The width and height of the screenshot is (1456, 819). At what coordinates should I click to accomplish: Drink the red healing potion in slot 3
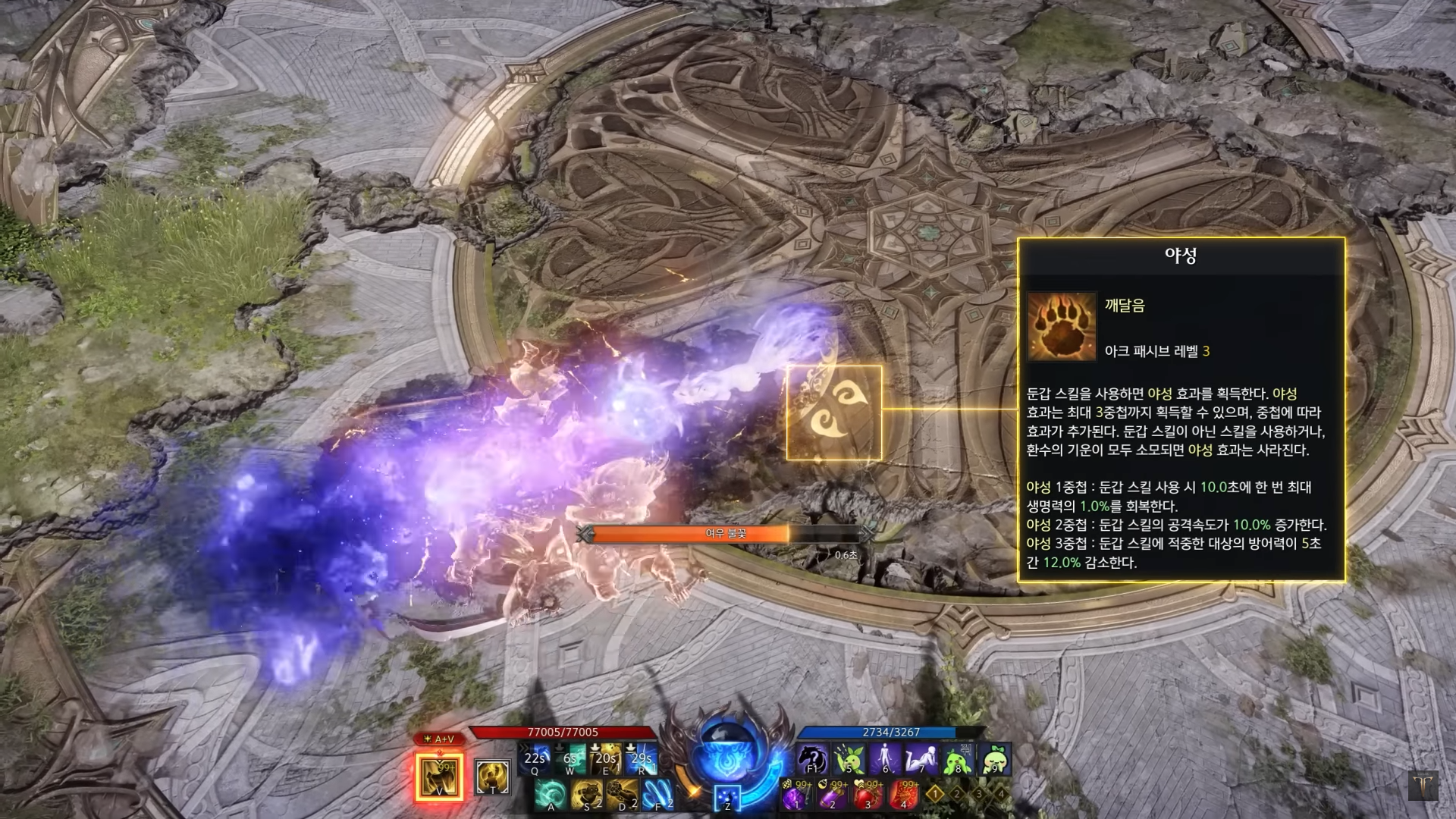pos(868,795)
